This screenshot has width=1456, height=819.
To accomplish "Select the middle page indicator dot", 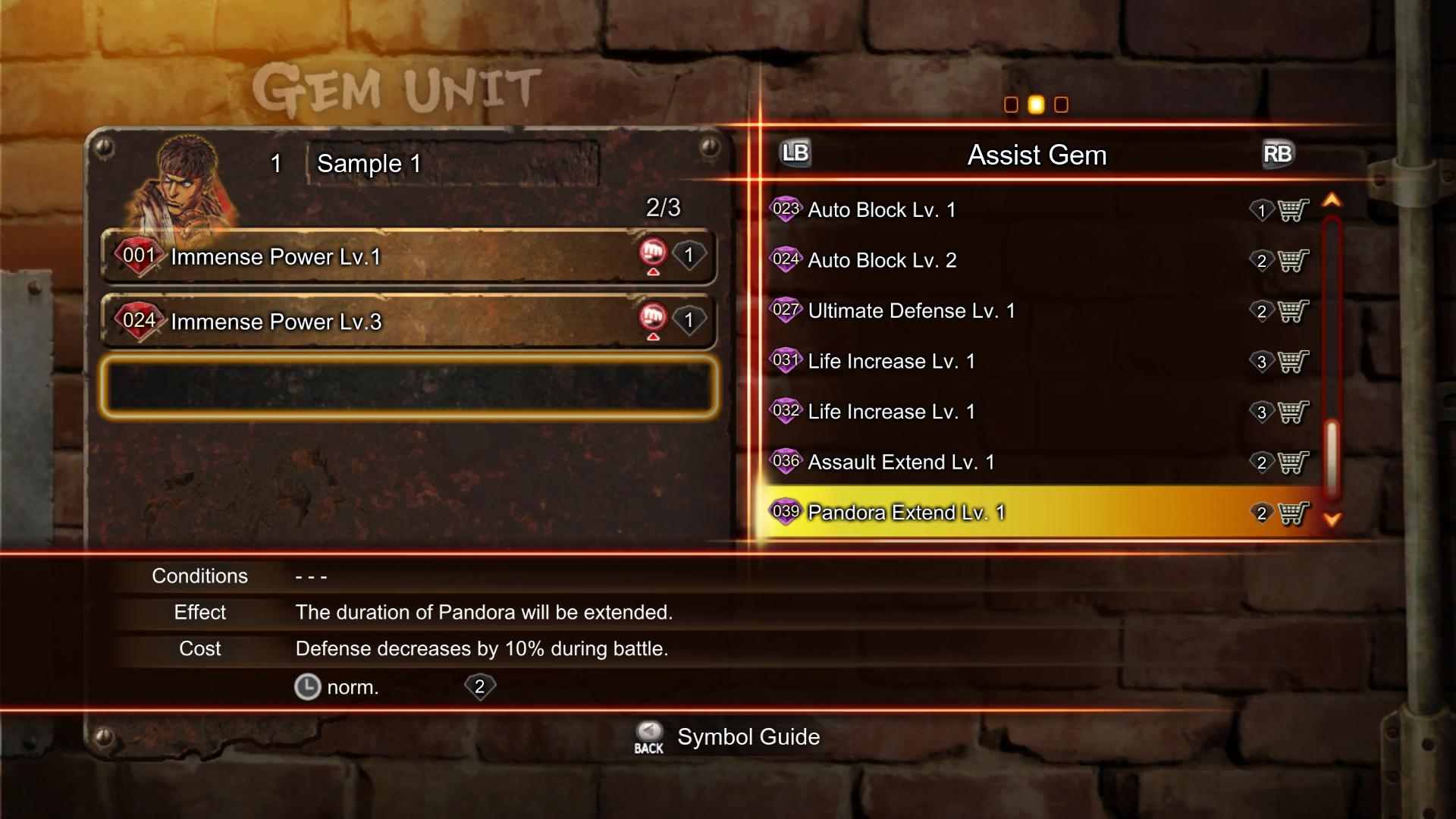I will click(1036, 104).
